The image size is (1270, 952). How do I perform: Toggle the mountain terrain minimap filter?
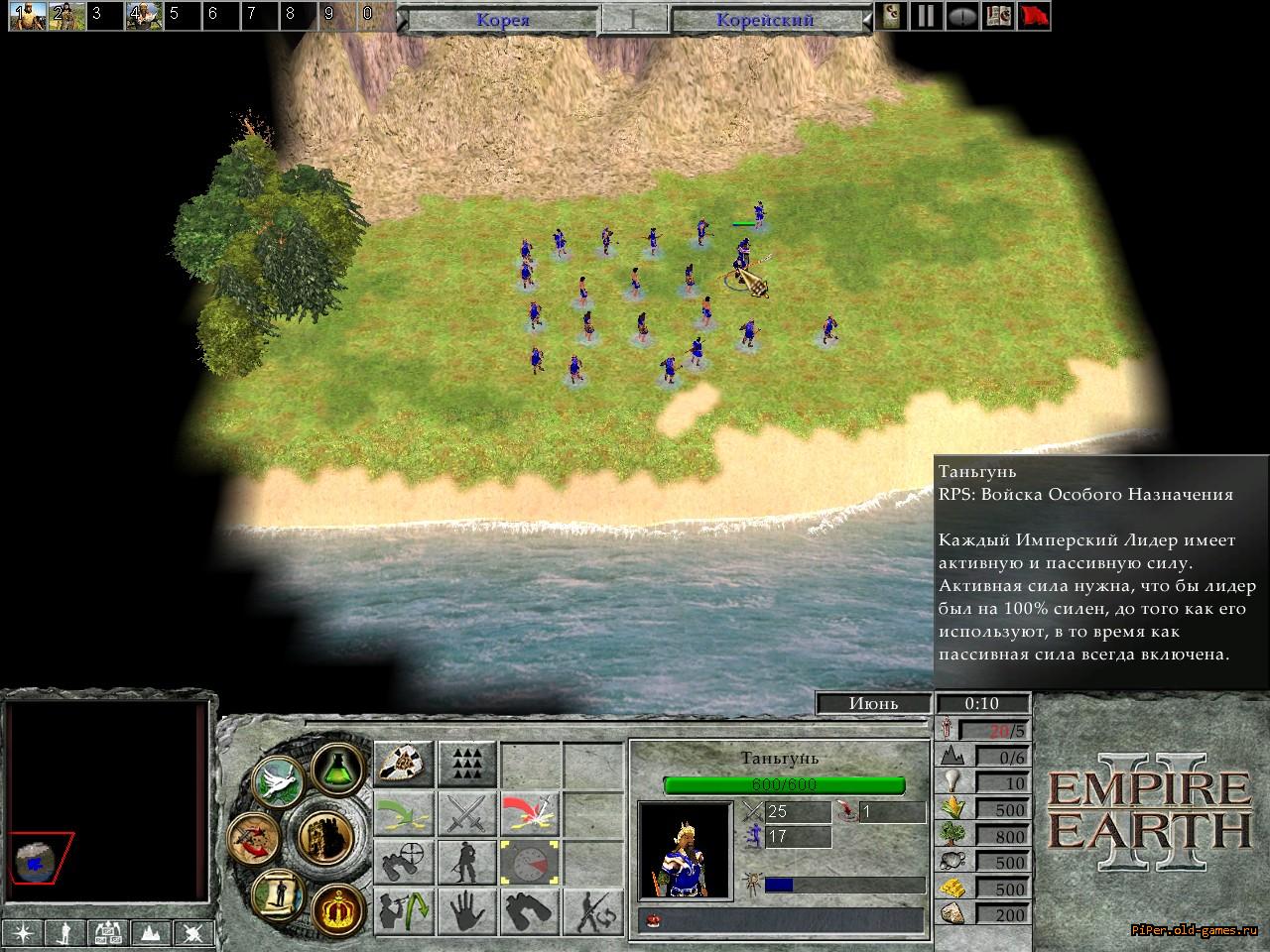(149, 933)
